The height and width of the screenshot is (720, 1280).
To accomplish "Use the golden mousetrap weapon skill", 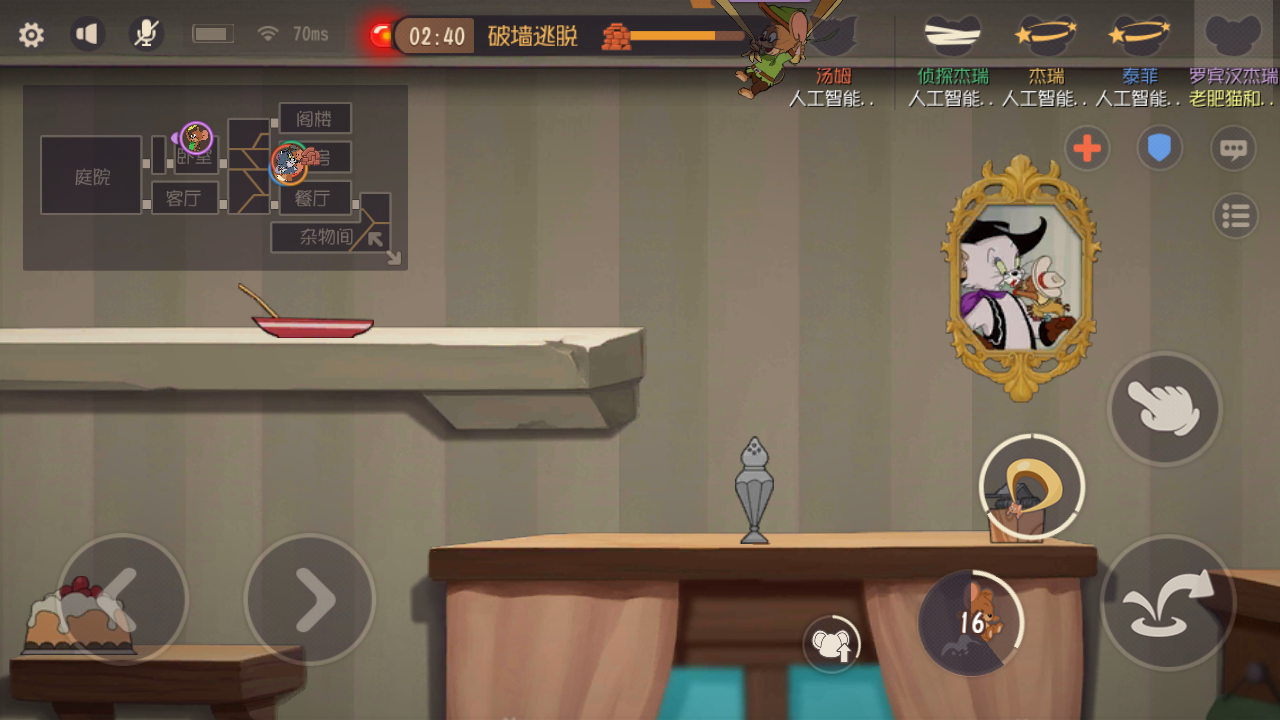I will (1032, 487).
